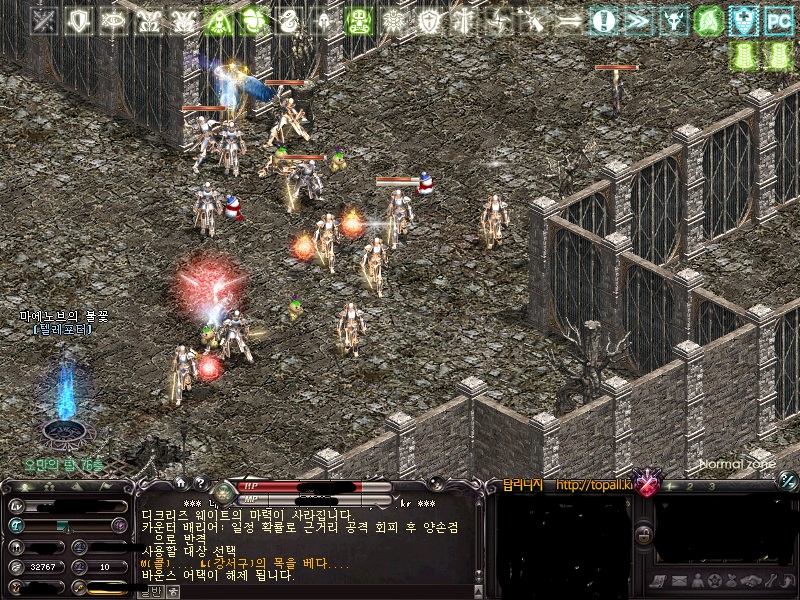Click the percent button in the corner
Viewport: 800px width, 600px height.
(787, 480)
